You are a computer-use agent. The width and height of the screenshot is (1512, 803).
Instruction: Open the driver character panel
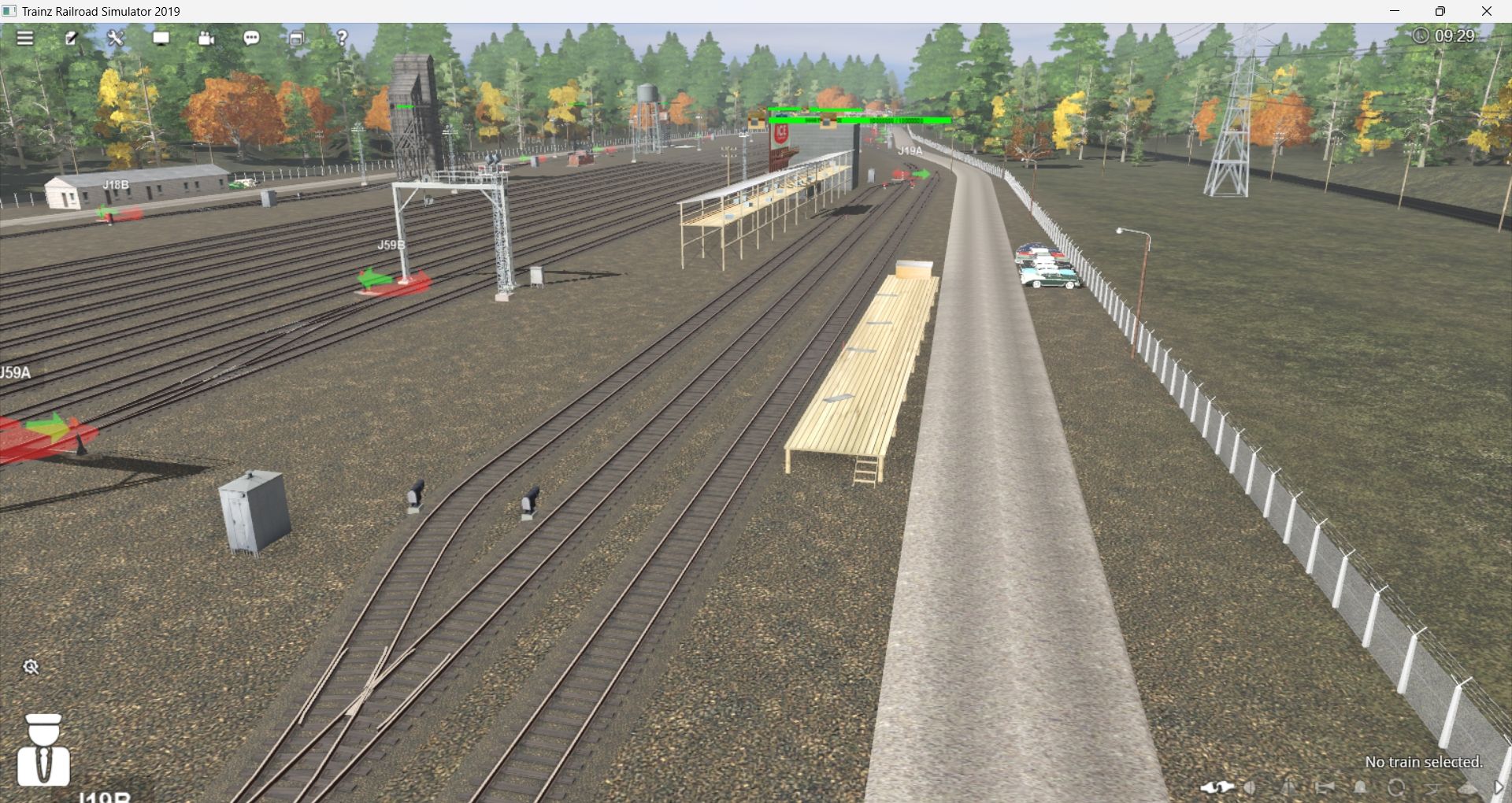click(x=44, y=750)
